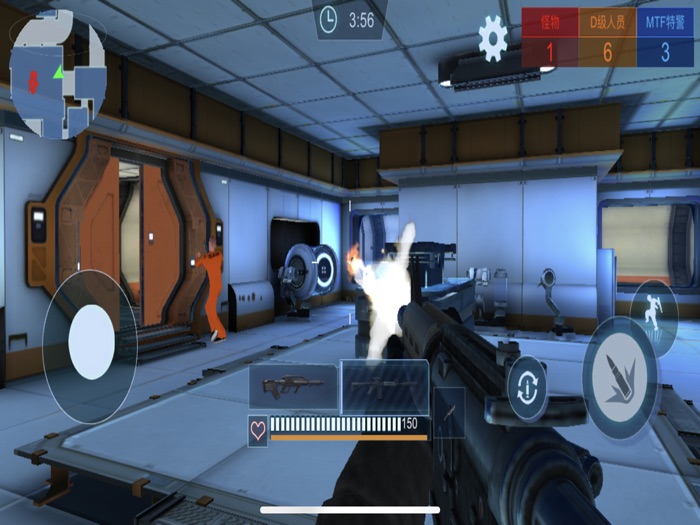The image size is (700, 525).
Task: Touch the virtual movement joystick
Action: tap(90, 342)
